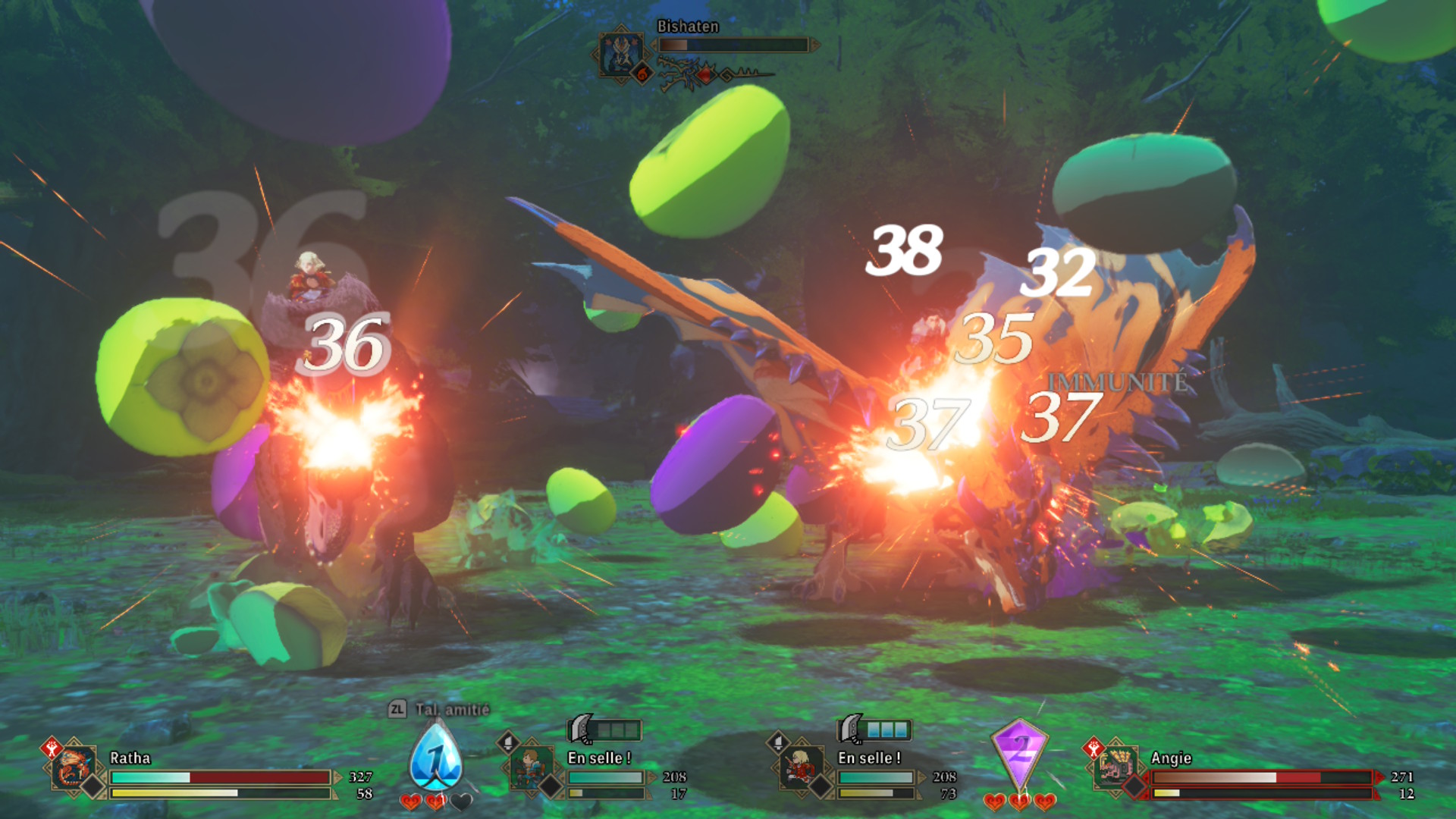Activate the blue kinship gauge gem
1456x819 pixels.
[435, 758]
